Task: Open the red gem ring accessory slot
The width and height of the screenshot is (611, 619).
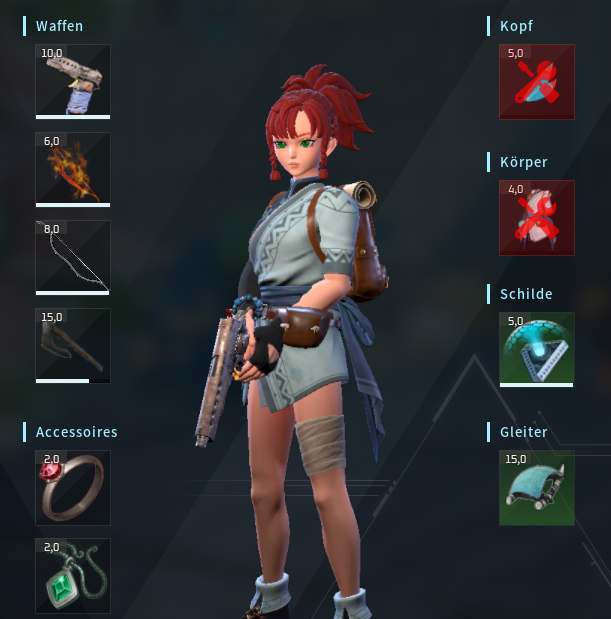Action: pyautogui.click(x=73, y=488)
